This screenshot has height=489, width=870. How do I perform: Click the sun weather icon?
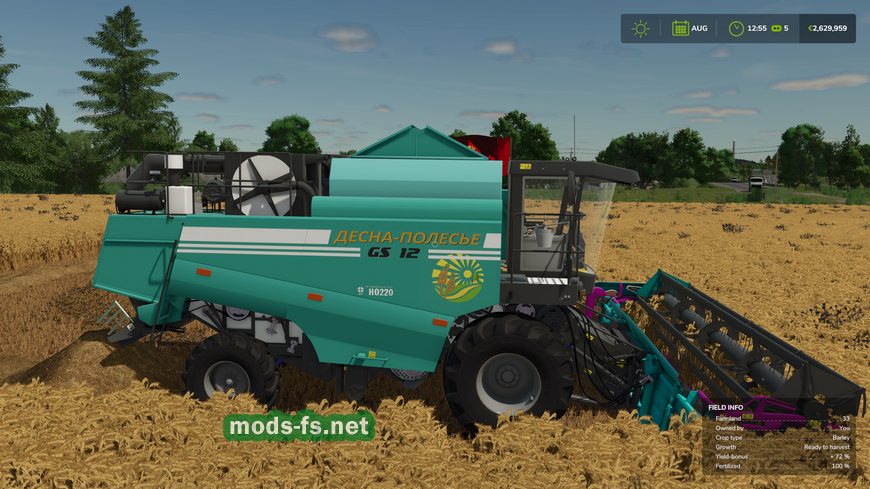pyautogui.click(x=640, y=28)
